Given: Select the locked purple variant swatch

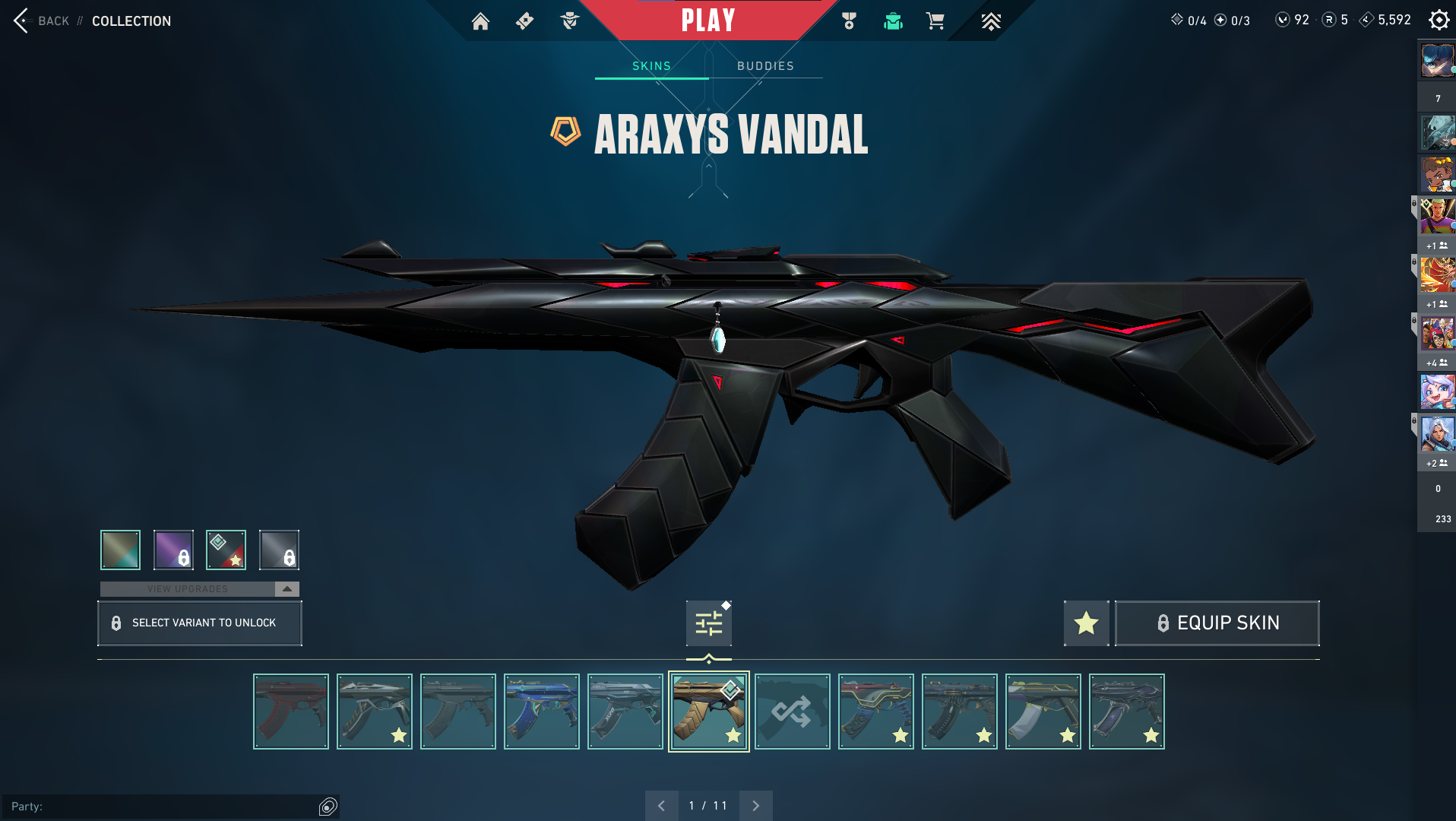Looking at the screenshot, I should [173, 550].
